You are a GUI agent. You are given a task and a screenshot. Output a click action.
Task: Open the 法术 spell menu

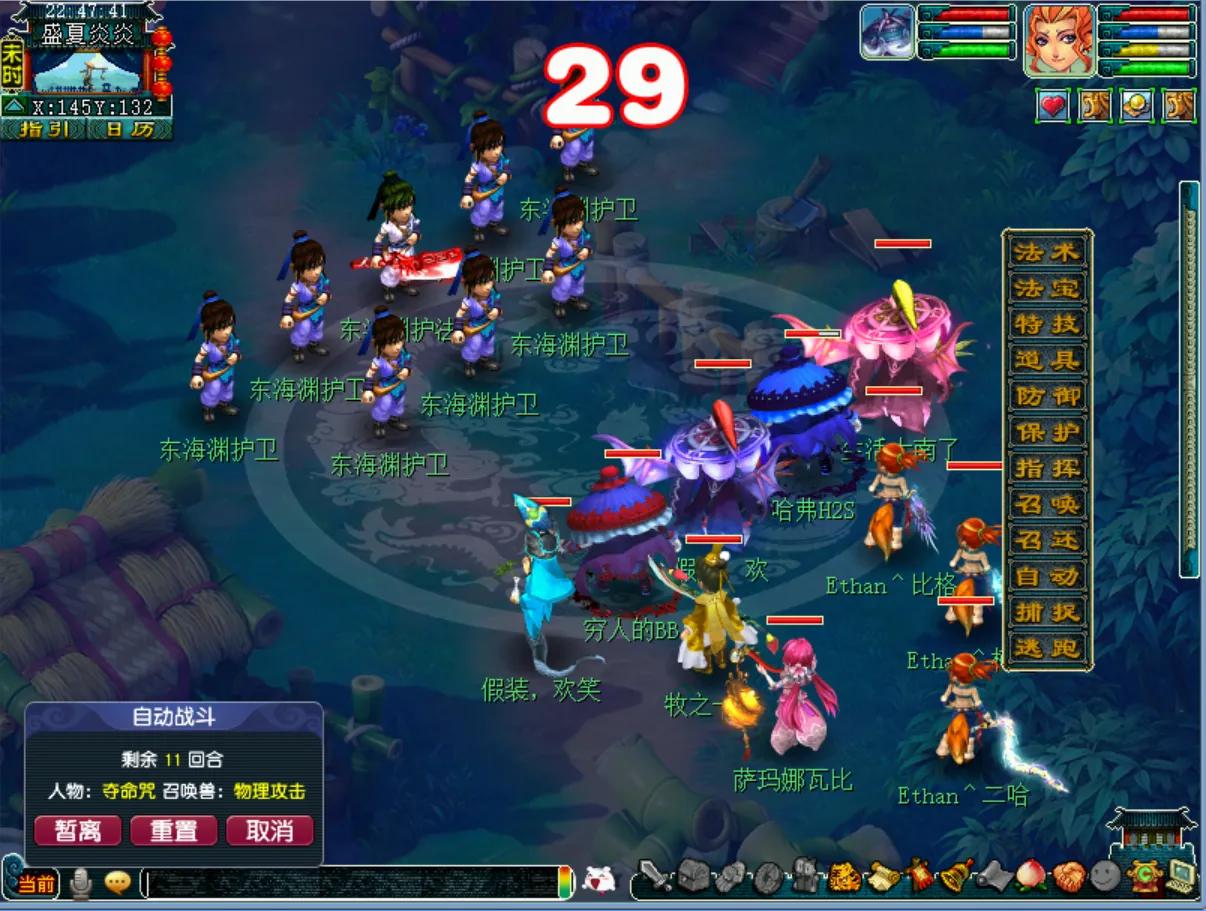(1047, 252)
